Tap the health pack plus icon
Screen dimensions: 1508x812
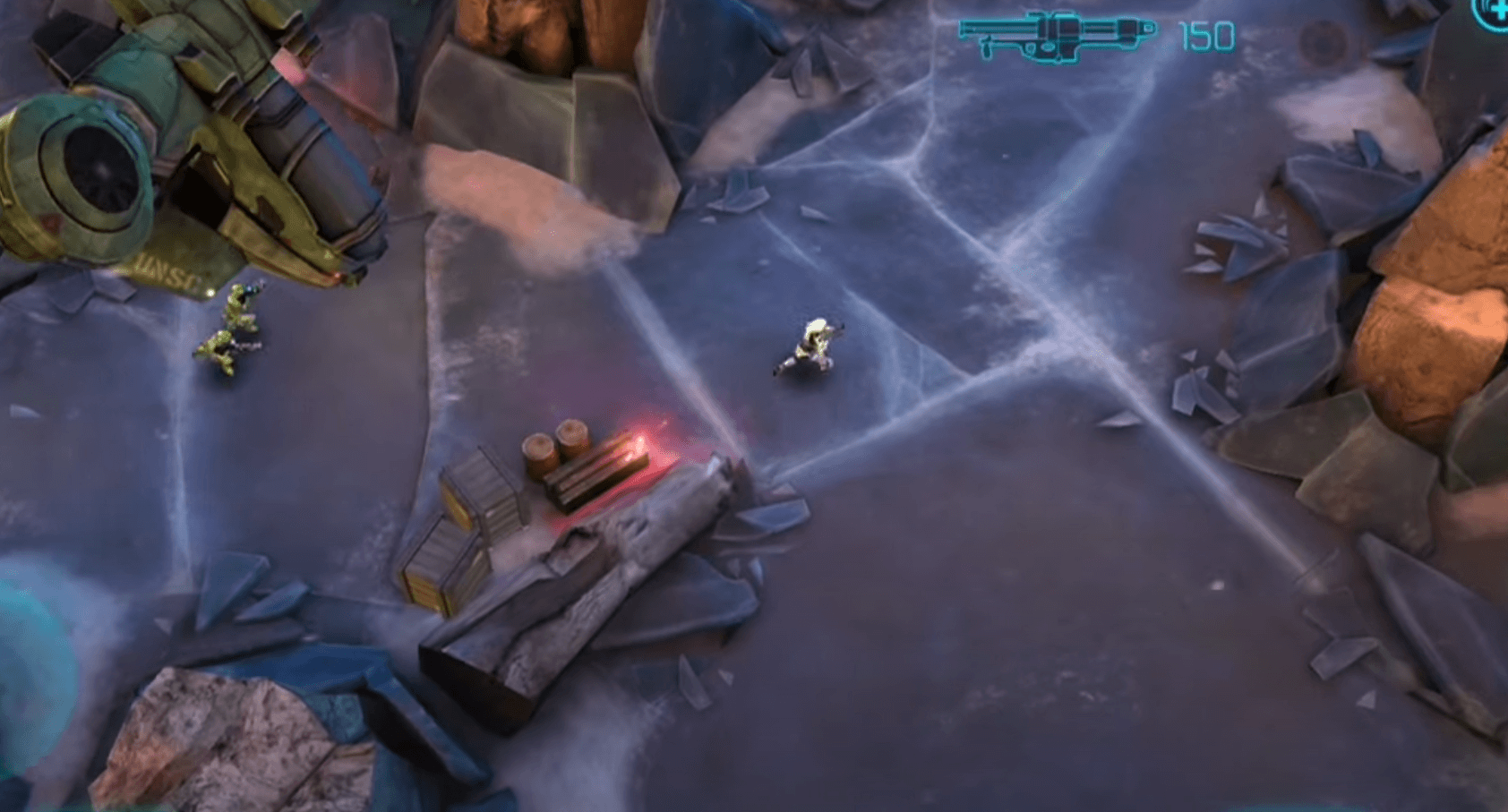(1501, 12)
